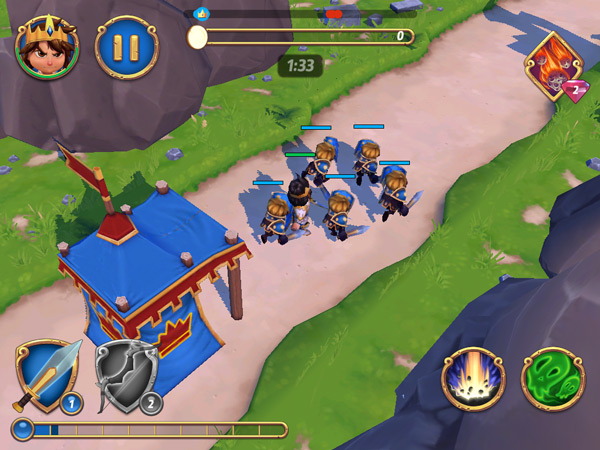
Task: Activate the fiery hero diamond ability
Action: 554,67
